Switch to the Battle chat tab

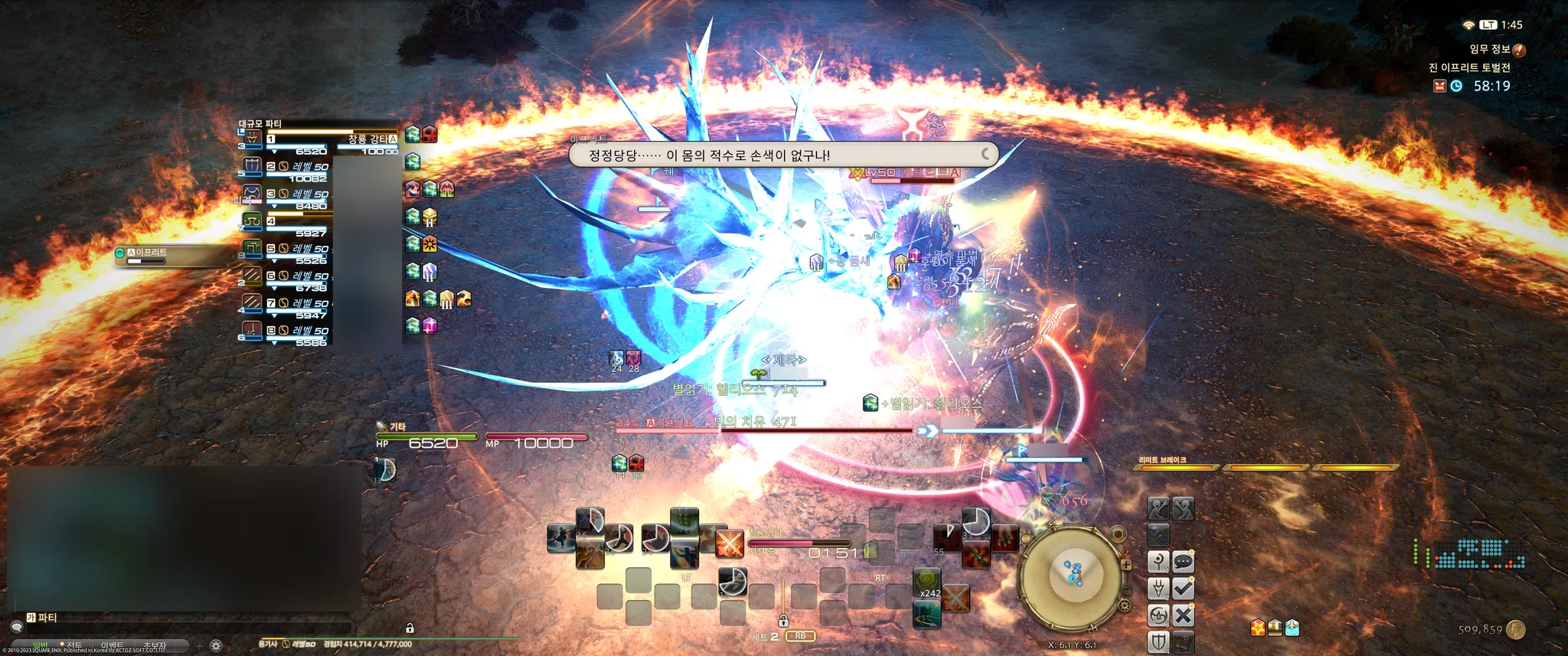click(75, 645)
